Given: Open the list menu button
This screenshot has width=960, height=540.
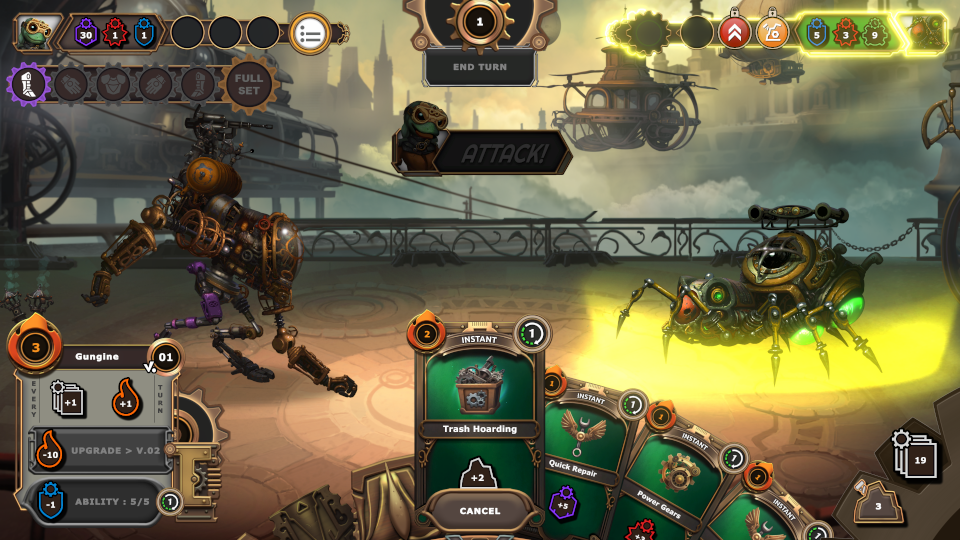Looking at the screenshot, I should [310, 33].
